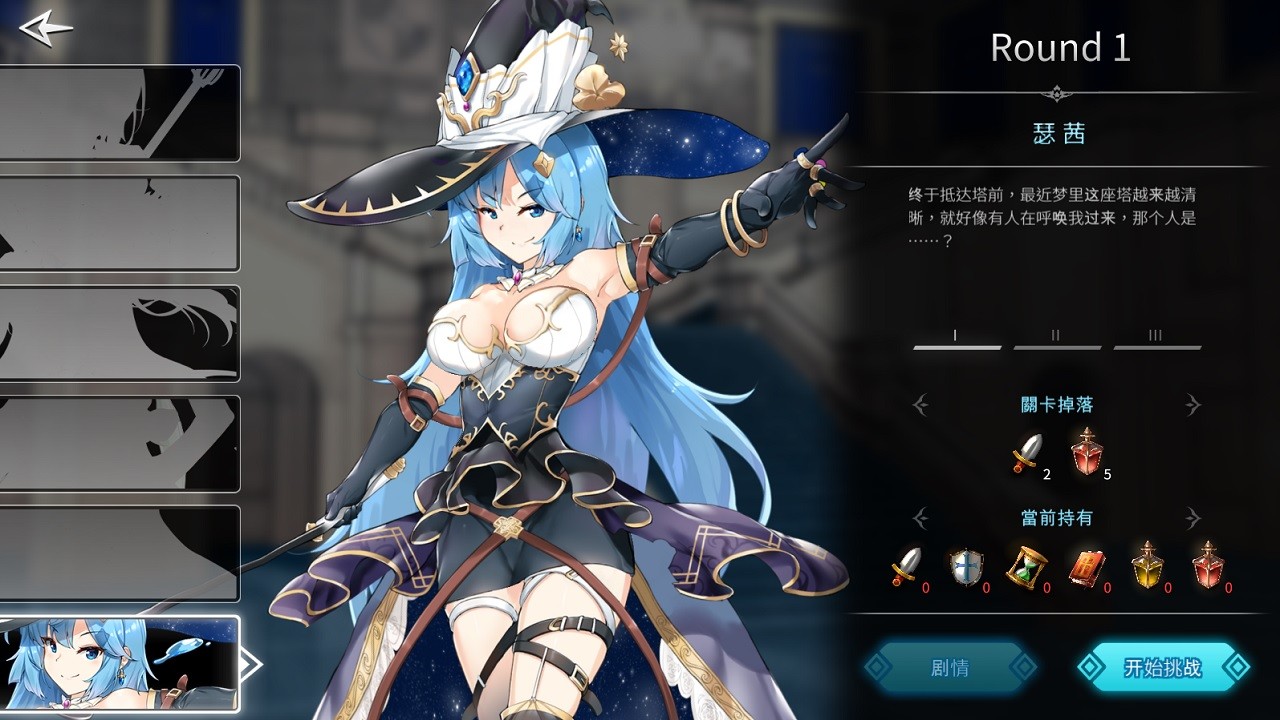1280x720 pixels.
Task: Click right arrow beside 關卡掉落
Action: click(1192, 405)
